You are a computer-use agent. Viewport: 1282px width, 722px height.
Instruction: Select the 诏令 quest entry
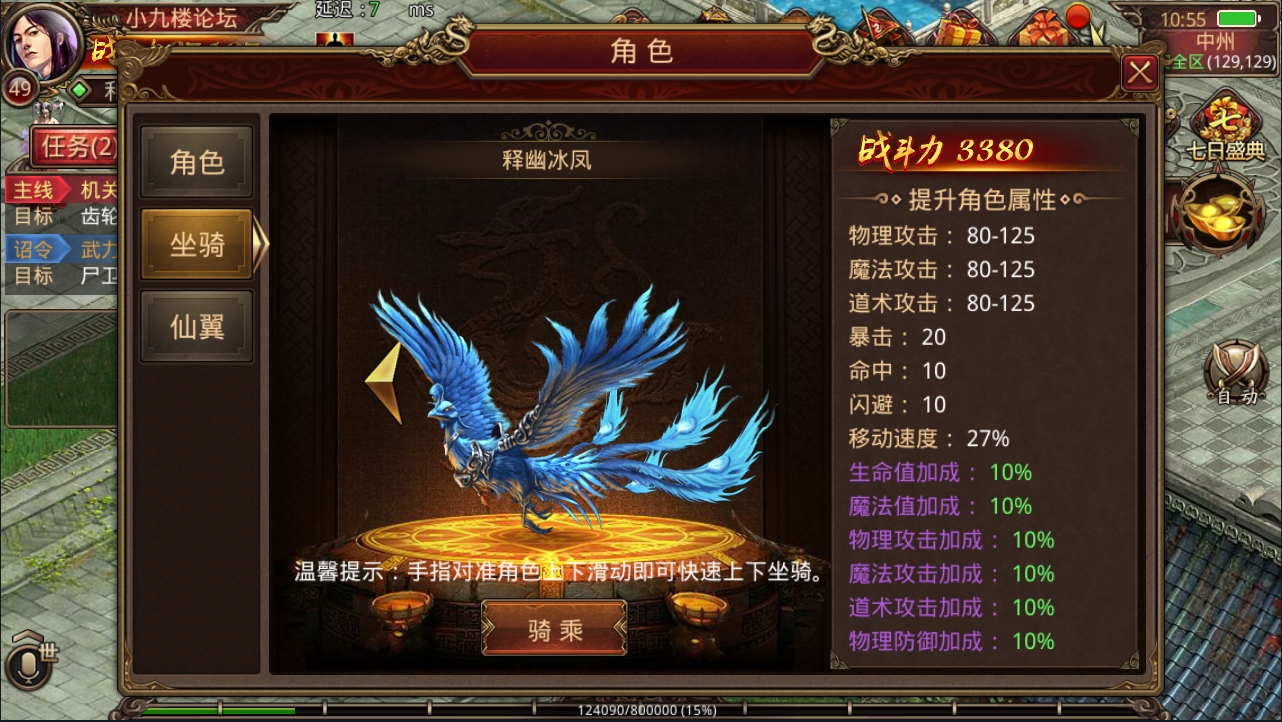(x=33, y=250)
